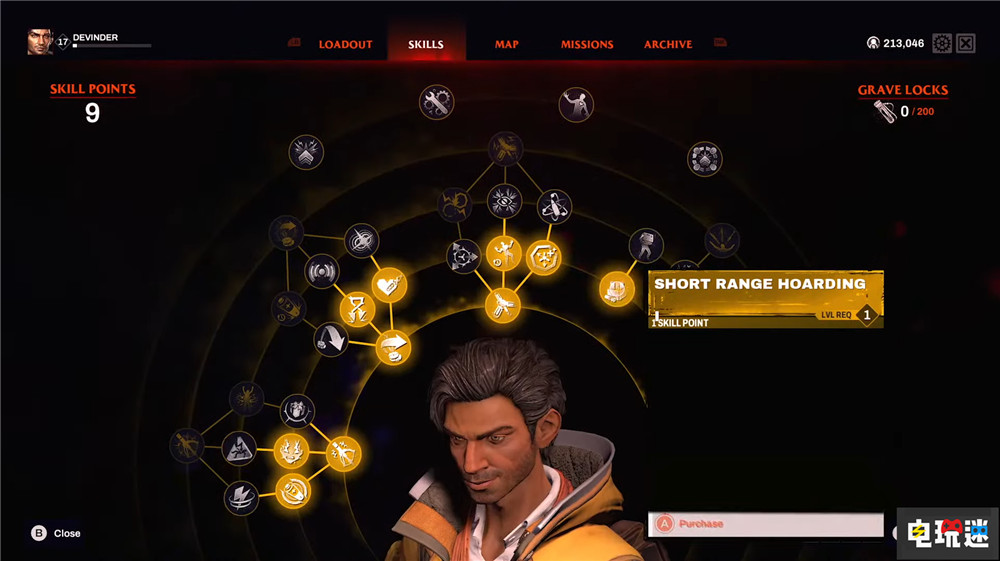Pick the eye burst skill node

(x=505, y=201)
